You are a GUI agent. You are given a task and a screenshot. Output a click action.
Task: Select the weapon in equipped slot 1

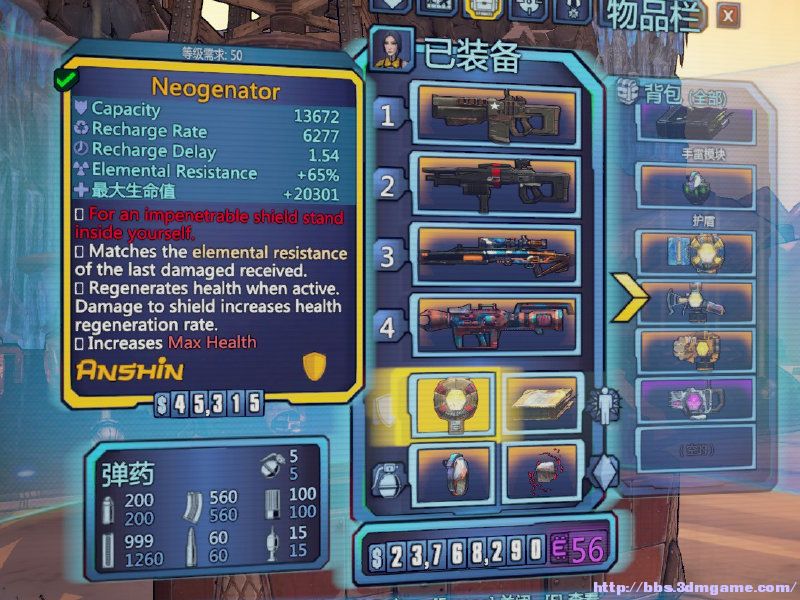497,117
